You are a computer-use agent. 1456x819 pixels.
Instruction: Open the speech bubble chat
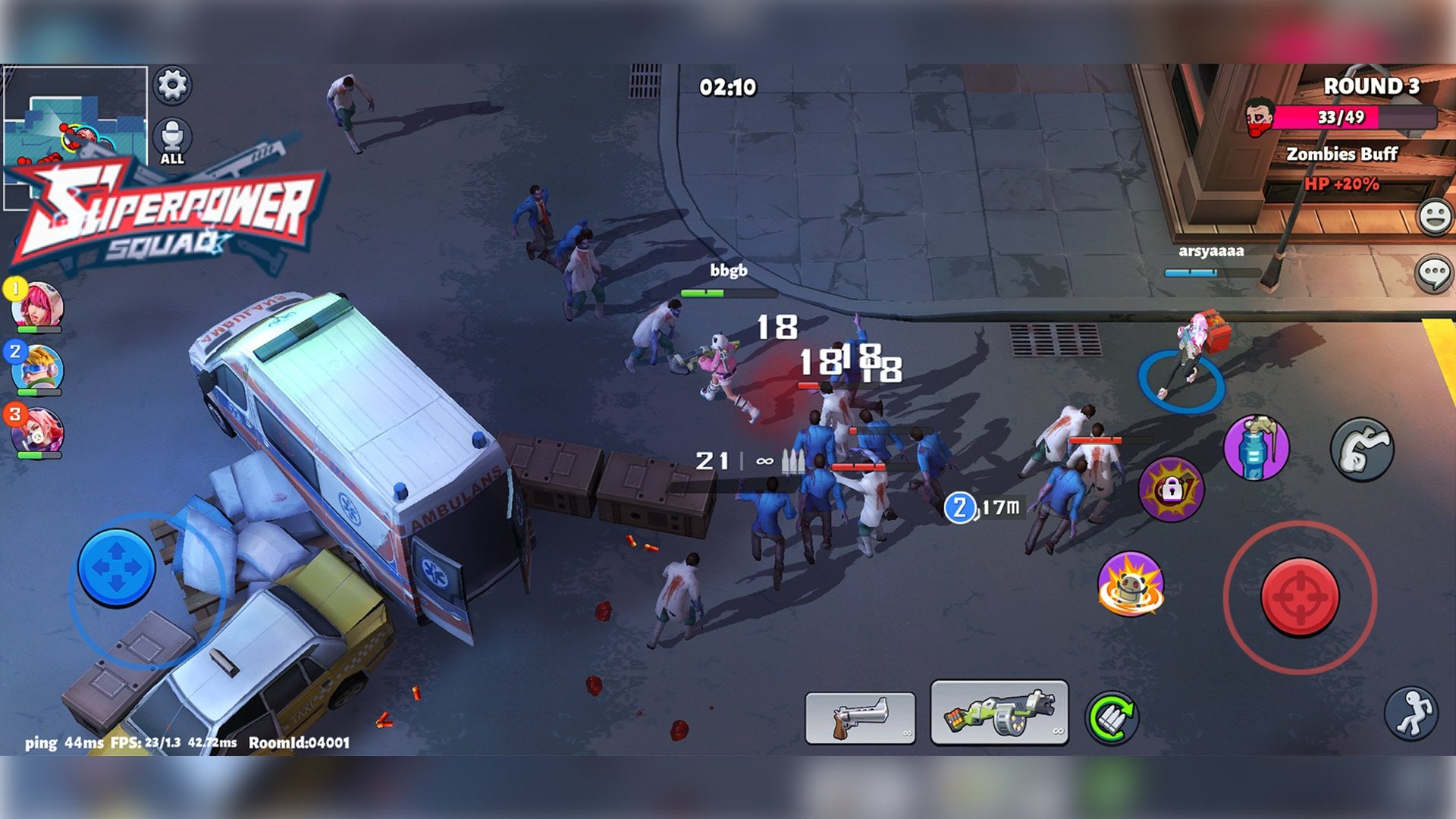[x=1435, y=273]
